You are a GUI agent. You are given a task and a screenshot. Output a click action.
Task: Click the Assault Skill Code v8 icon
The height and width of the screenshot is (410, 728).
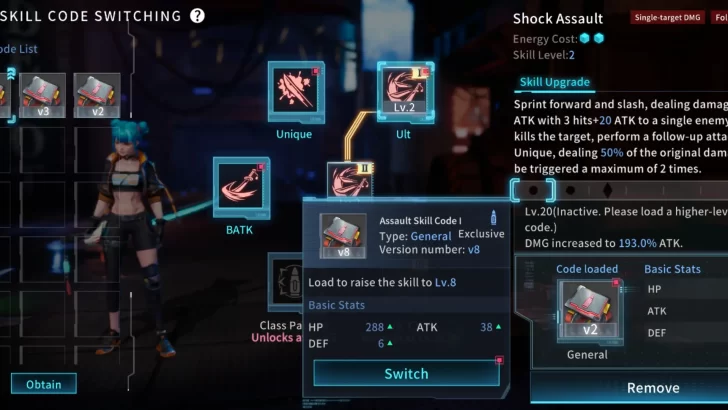[341, 236]
